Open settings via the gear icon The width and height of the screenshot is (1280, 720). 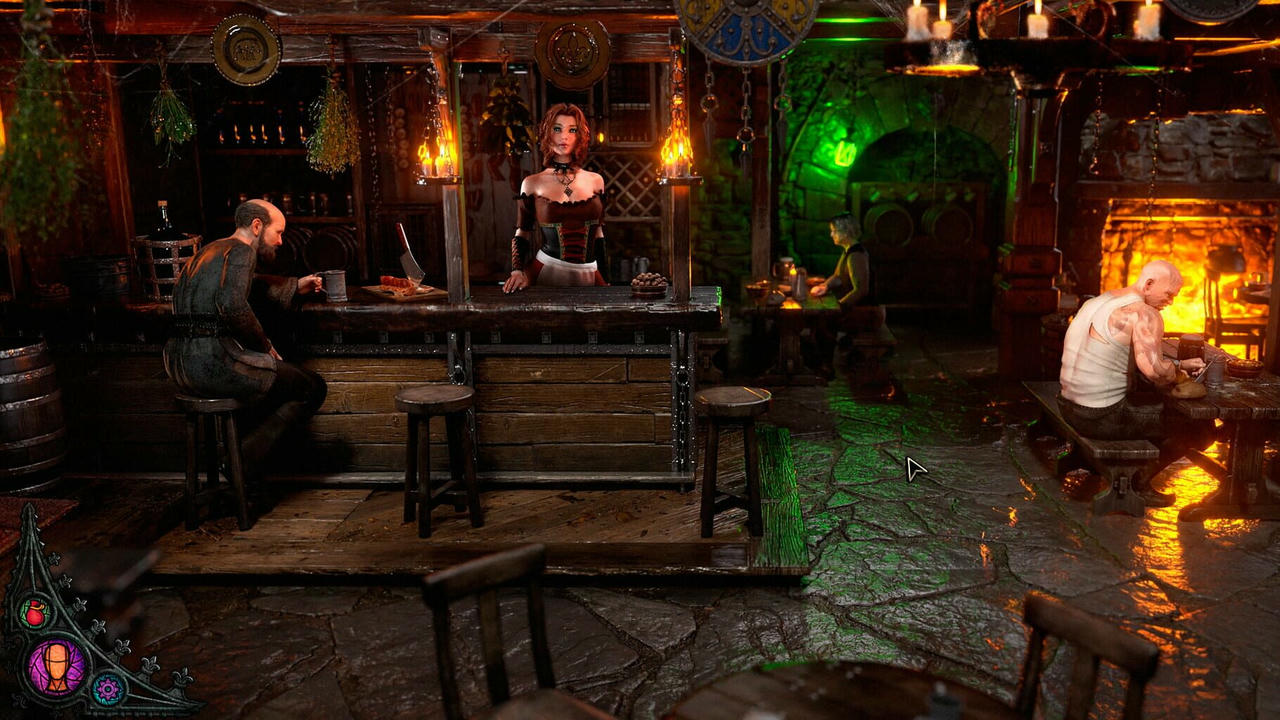[107, 687]
